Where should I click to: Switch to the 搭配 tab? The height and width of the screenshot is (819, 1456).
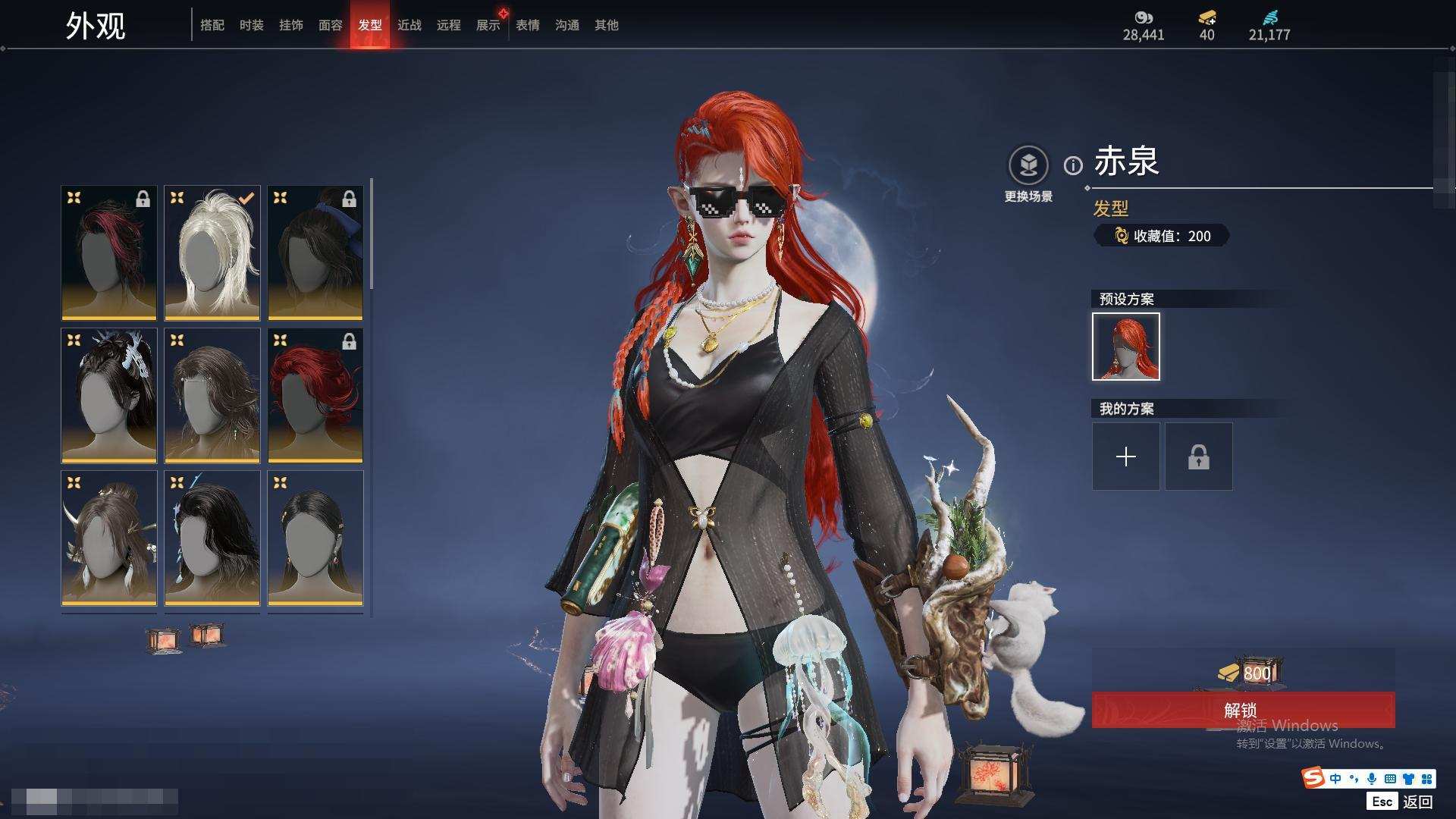pyautogui.click(x=212, y=25)
